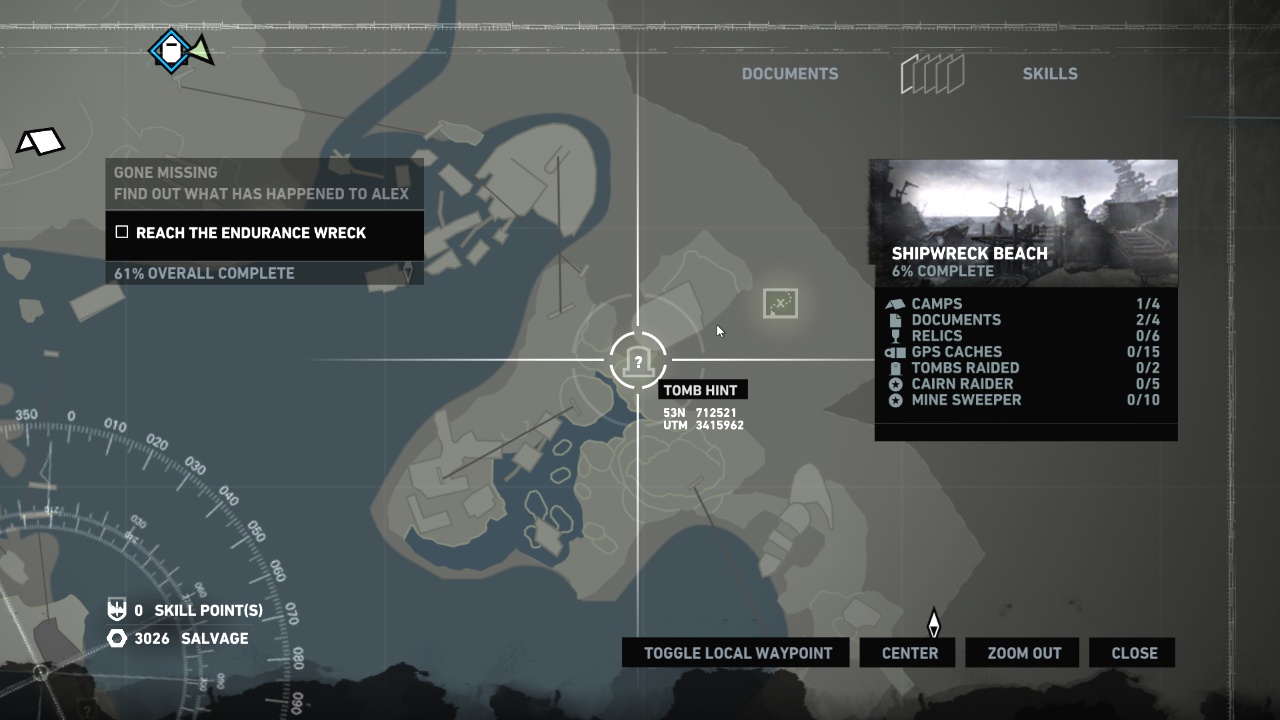Toggle the local waypoint button
Viewport: 1280px width, 720px height.
736,653
